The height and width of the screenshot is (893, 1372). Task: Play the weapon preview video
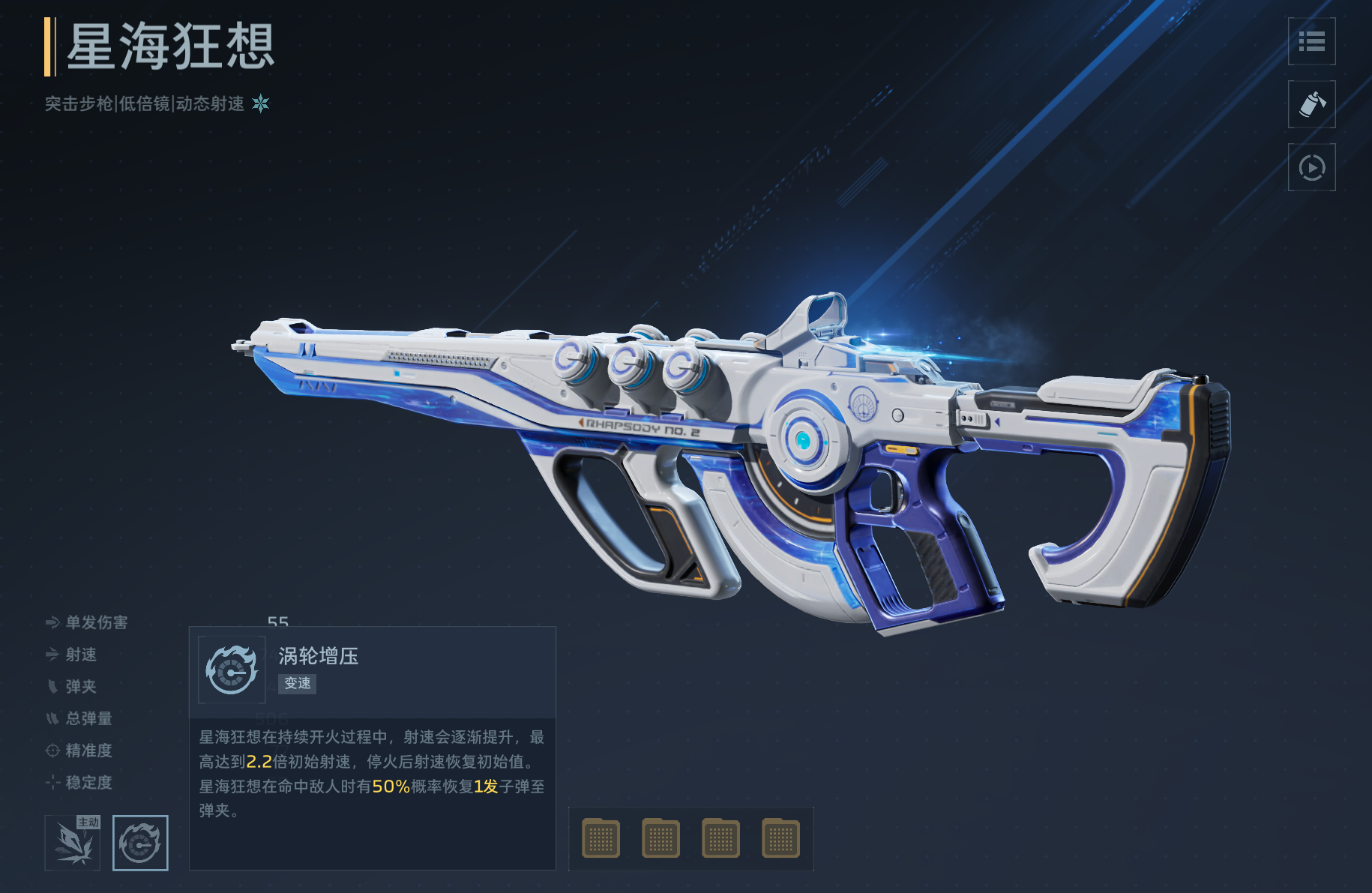tap(1311, 167)
